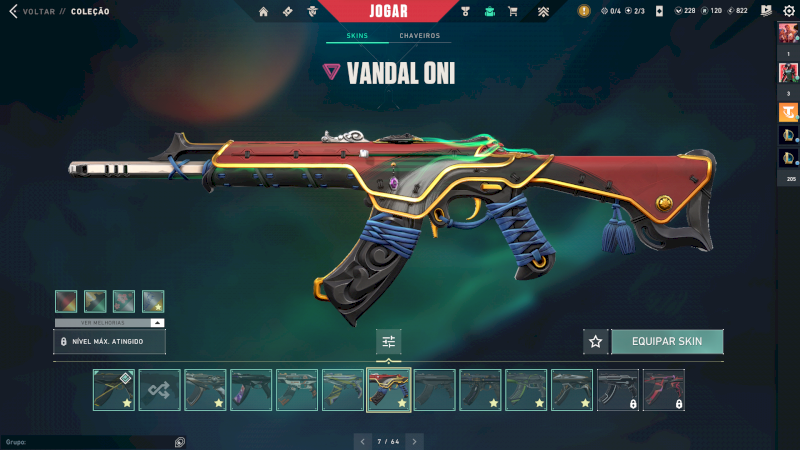Screen dimensions: 800x450
Task: Open the home icon in top bar
Action: point(264,11)
